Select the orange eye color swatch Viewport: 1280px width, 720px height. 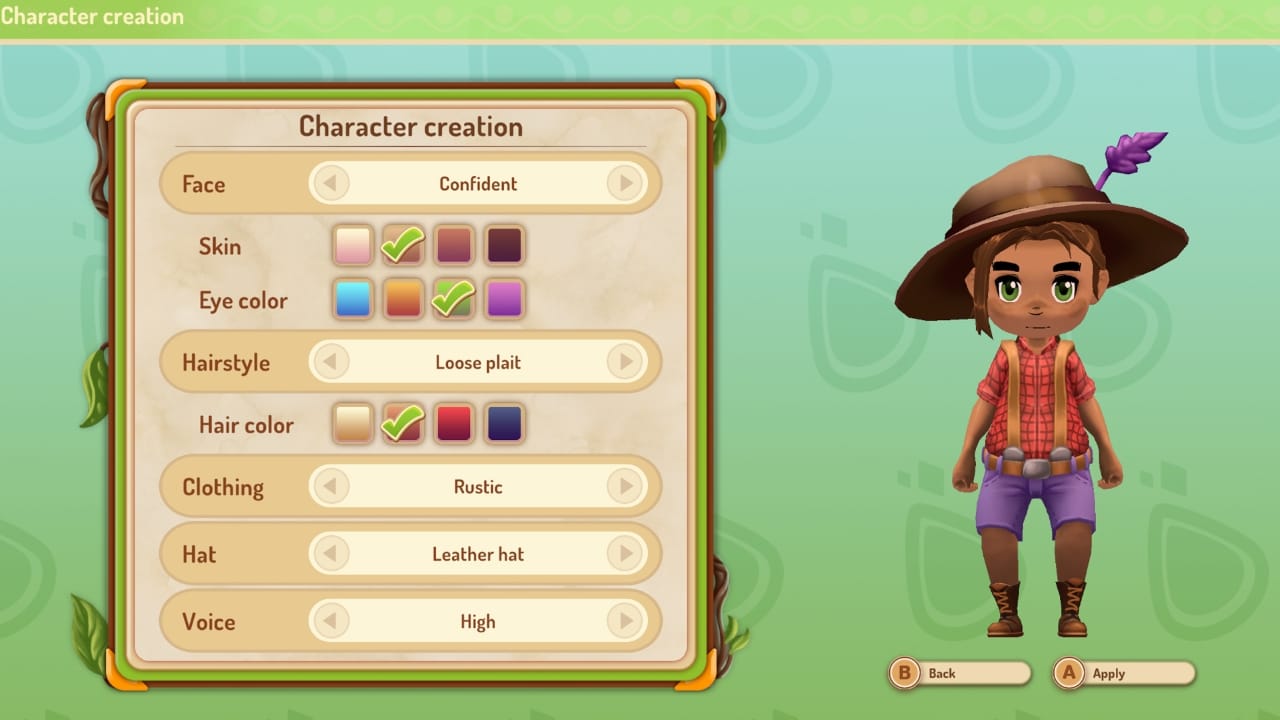[402, 299]
